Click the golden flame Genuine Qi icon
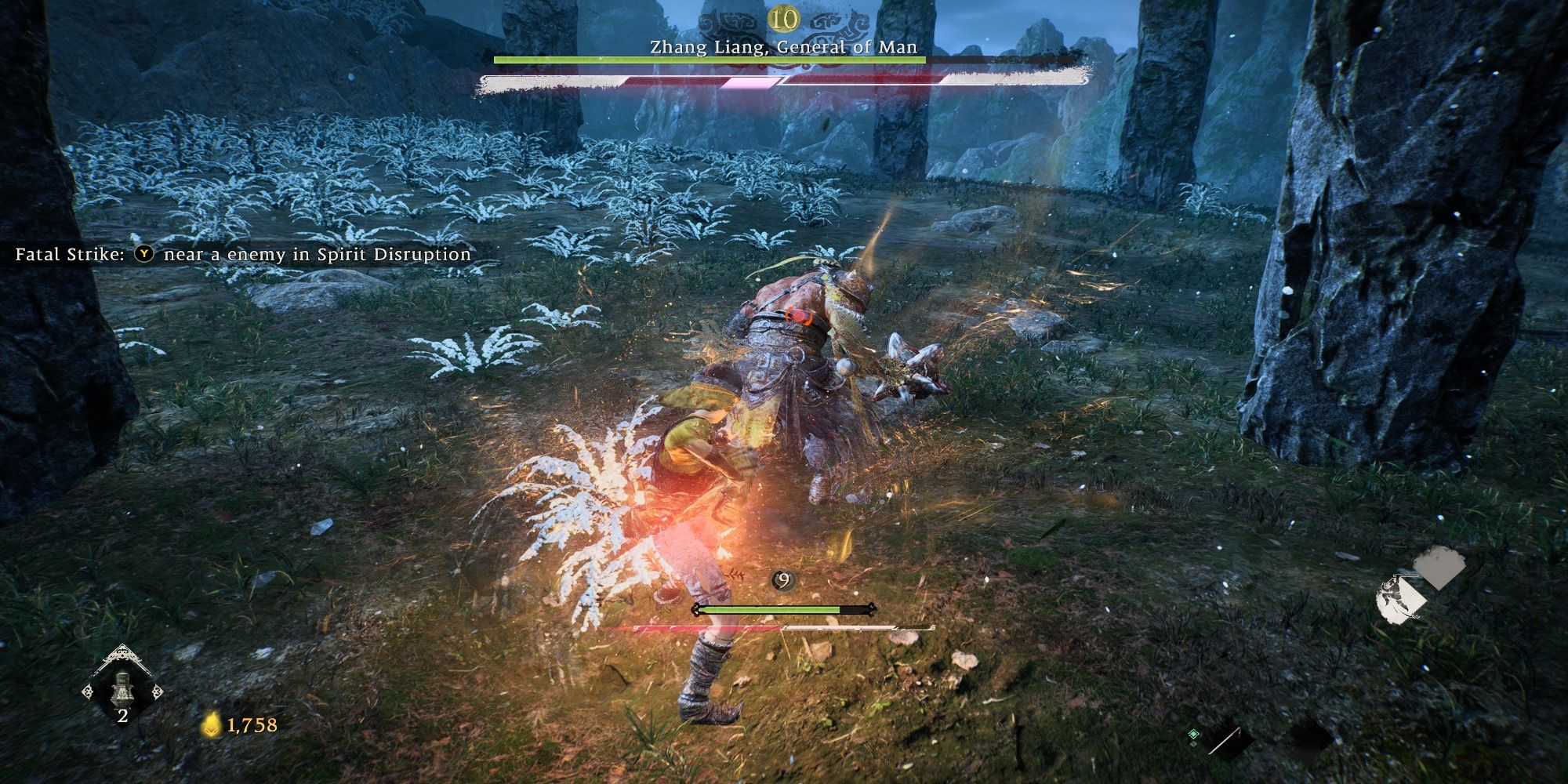This screenshot has height=784, width=1568. point(211,726)
